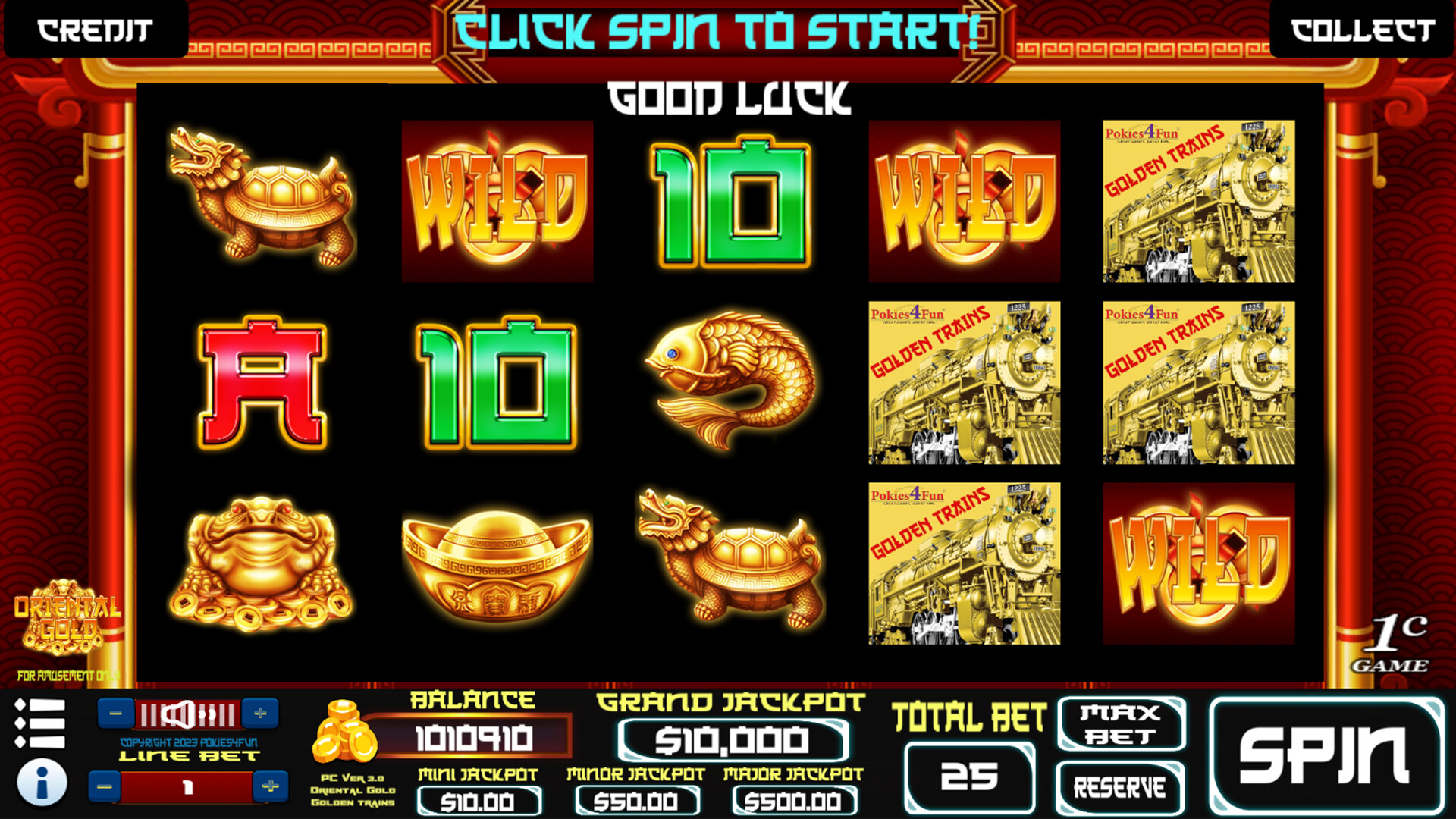Raise the volume with the plus button
The image size is (1456, 819).
(262, 711)
